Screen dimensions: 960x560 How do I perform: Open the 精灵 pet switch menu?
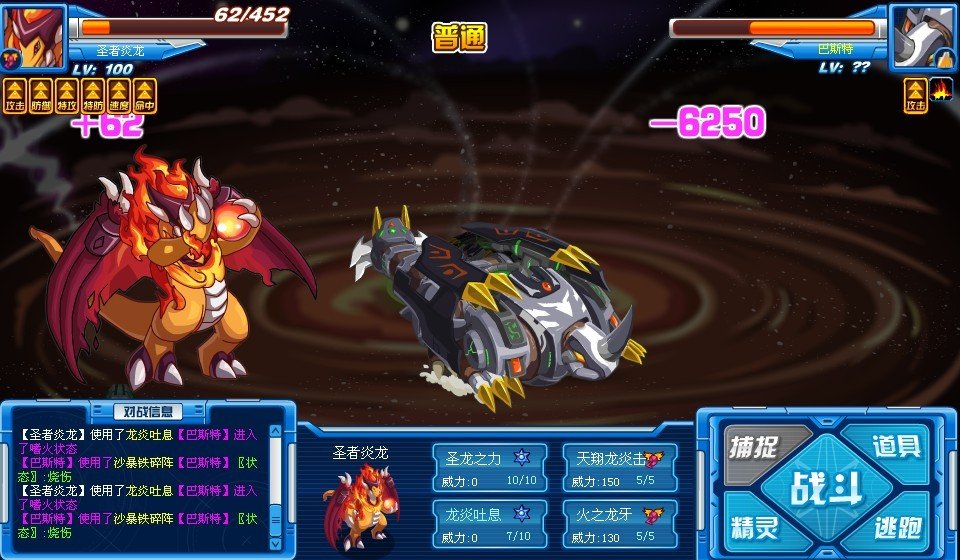coord(755,526)
